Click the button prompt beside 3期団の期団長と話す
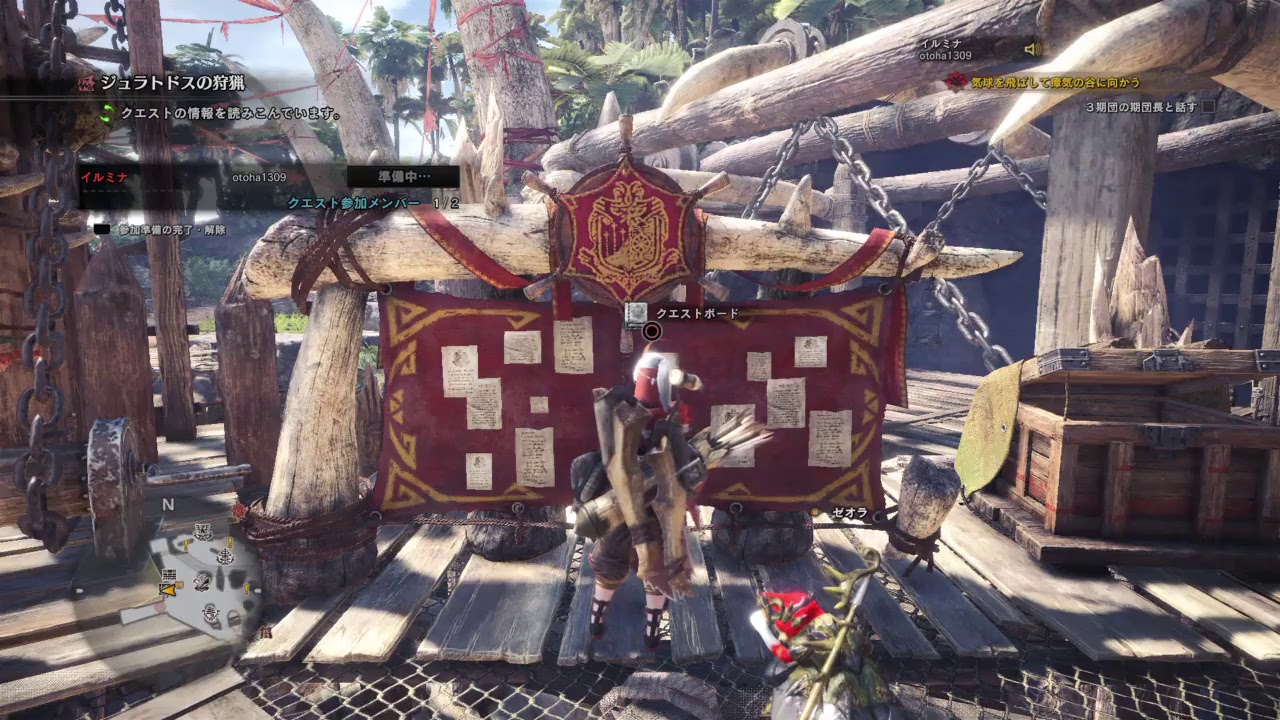 pyautogui.click(x=1209, y=107)
